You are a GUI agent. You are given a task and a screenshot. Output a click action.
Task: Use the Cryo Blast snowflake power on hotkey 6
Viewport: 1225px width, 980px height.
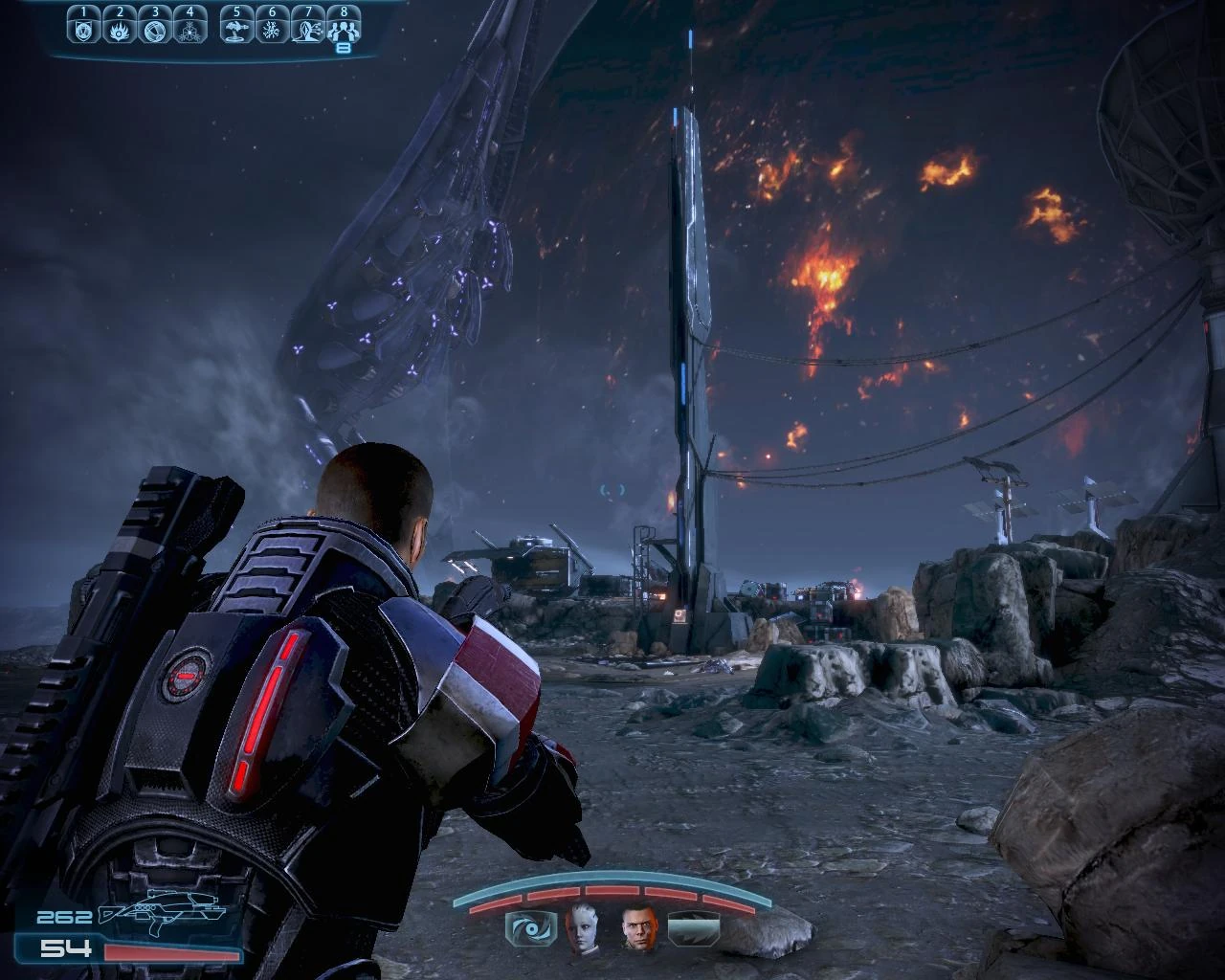click(x=273, y=29)
